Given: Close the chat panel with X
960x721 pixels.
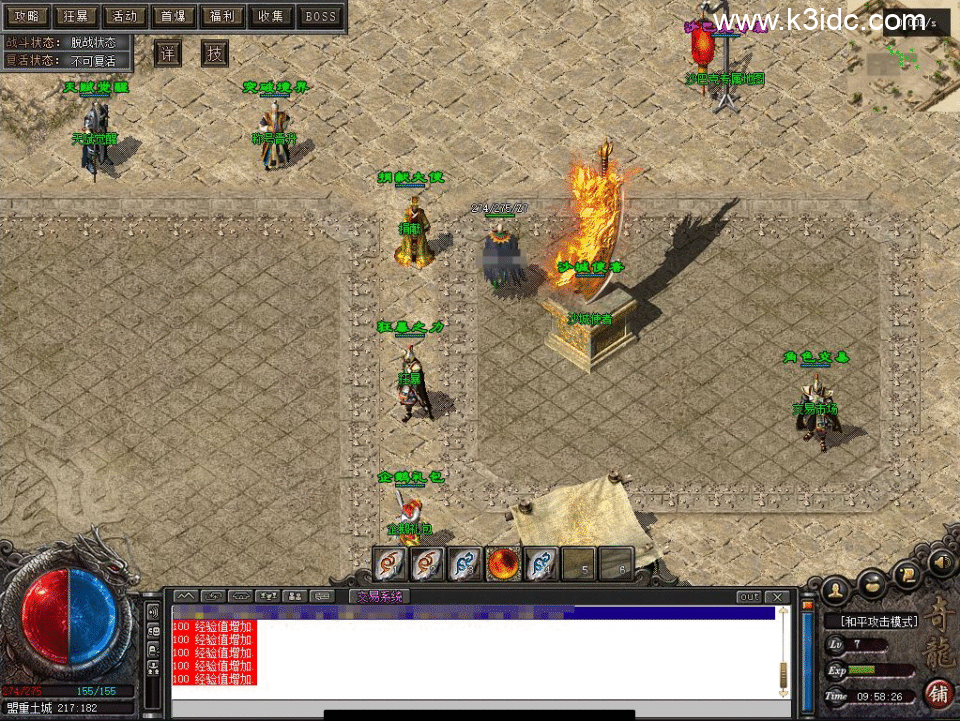Looking at the screenshot, I should pyautogui.click(x=779, y=597).
